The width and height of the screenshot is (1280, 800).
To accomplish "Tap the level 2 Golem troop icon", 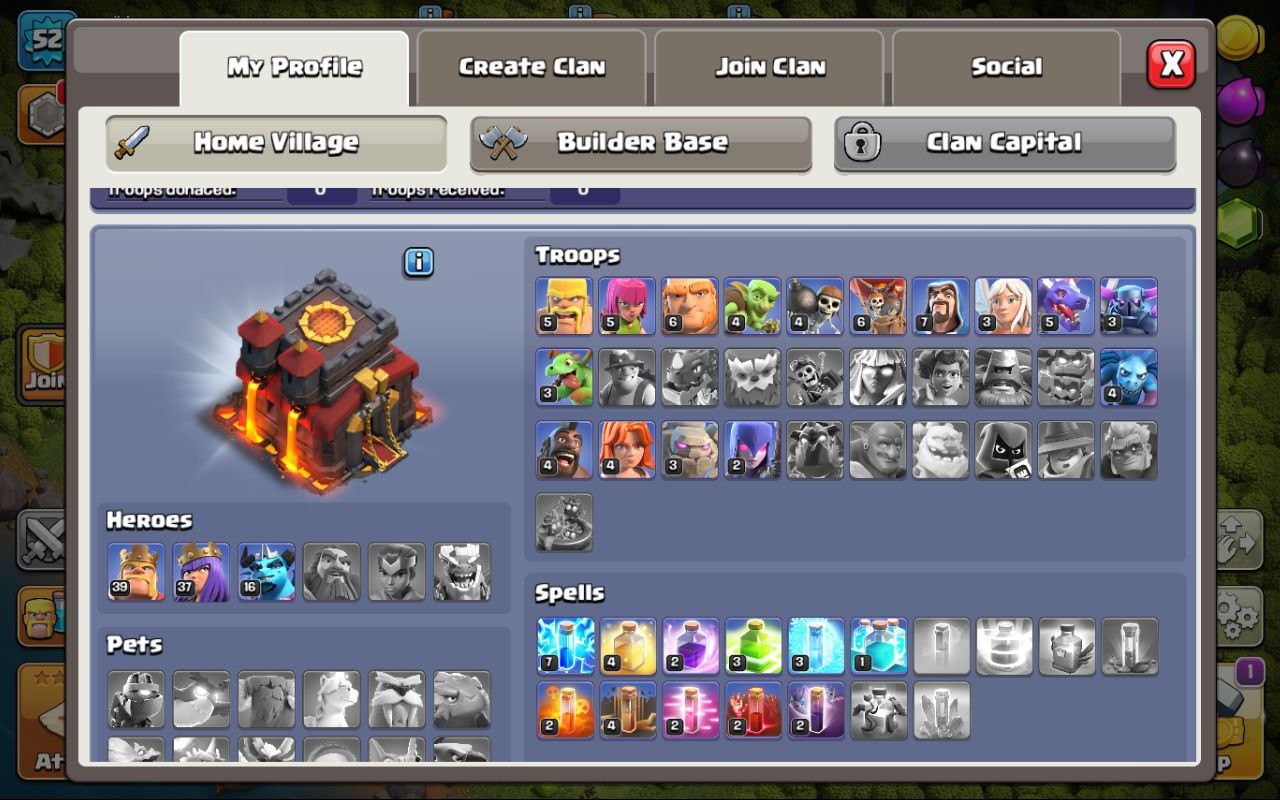I will click(689, 449).
